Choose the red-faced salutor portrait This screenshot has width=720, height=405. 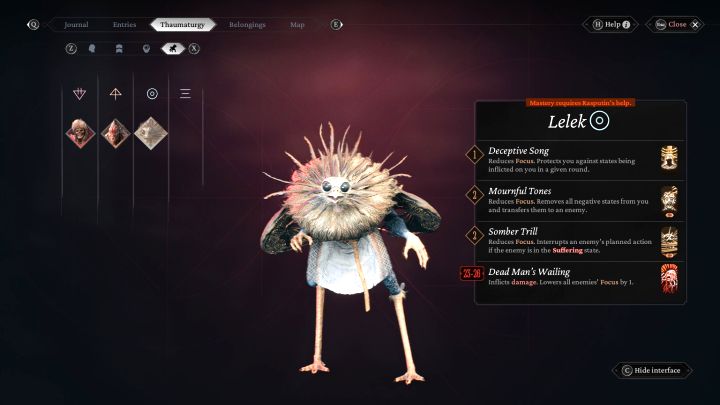coord(116,131)
